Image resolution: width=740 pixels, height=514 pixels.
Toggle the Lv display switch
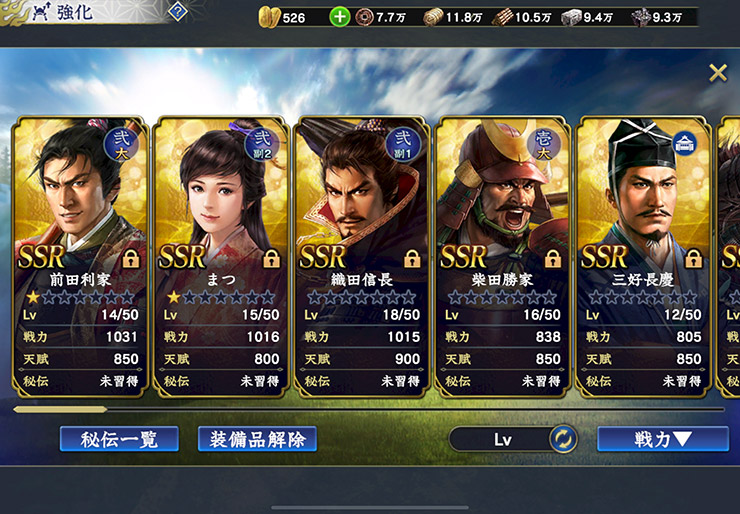pyautogui.click(x=563, y=439)
